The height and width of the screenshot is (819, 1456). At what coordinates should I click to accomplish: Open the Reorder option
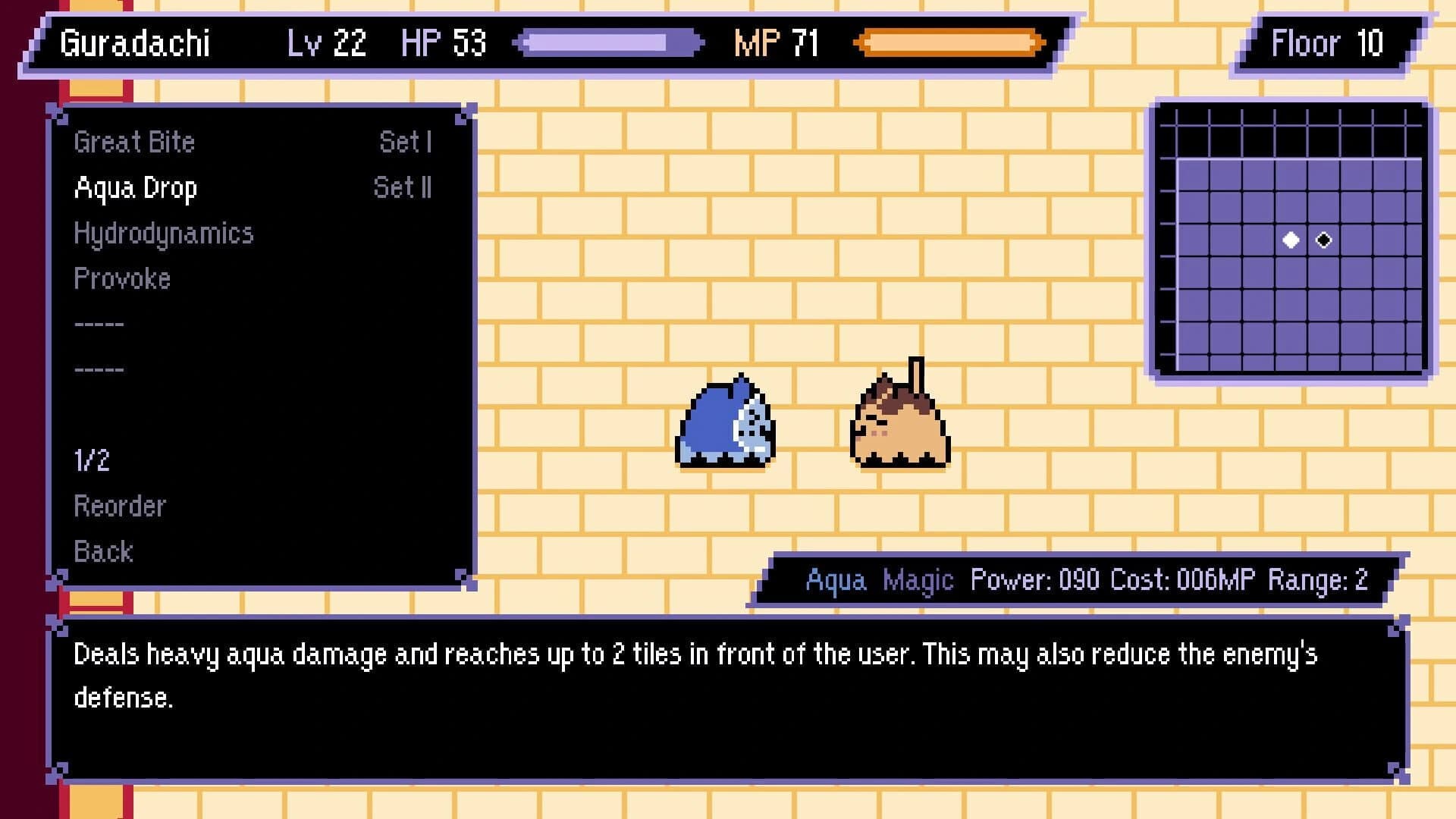tap(120, 507)
